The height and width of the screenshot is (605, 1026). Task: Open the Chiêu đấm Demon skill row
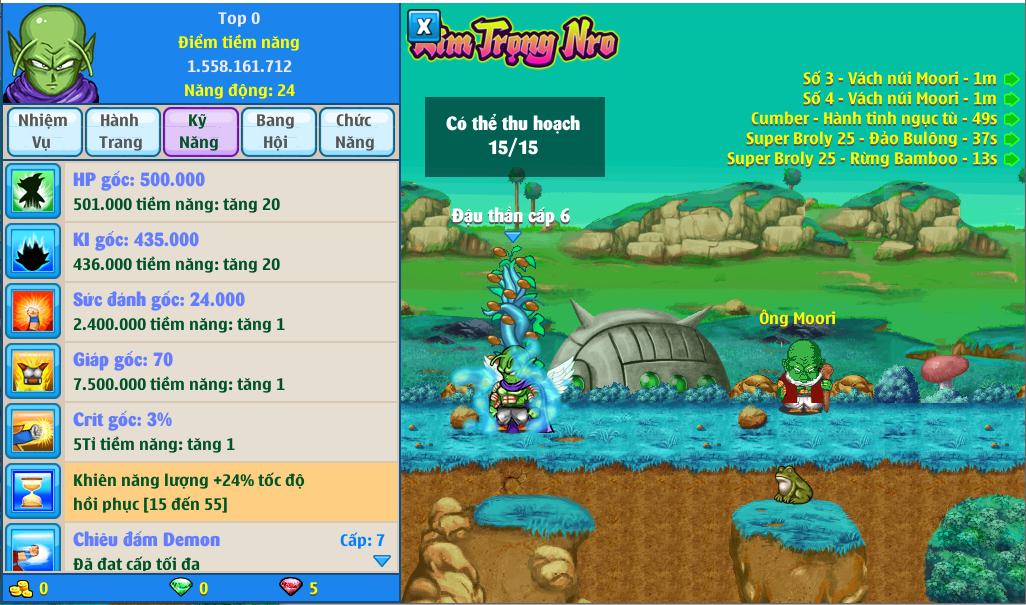tap(200, 548)
